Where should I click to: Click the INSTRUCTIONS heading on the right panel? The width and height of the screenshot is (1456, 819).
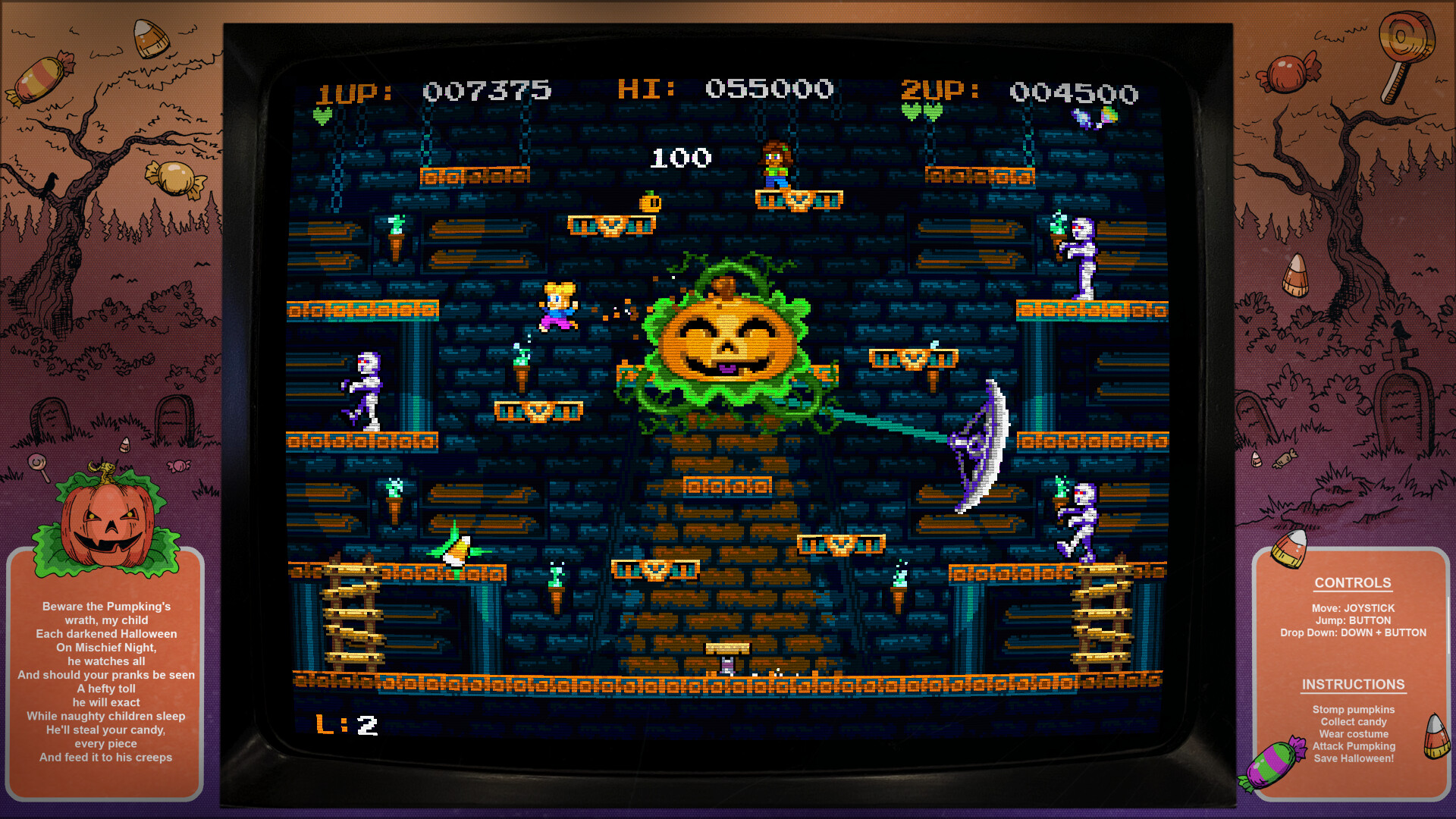click(1353, 684)
